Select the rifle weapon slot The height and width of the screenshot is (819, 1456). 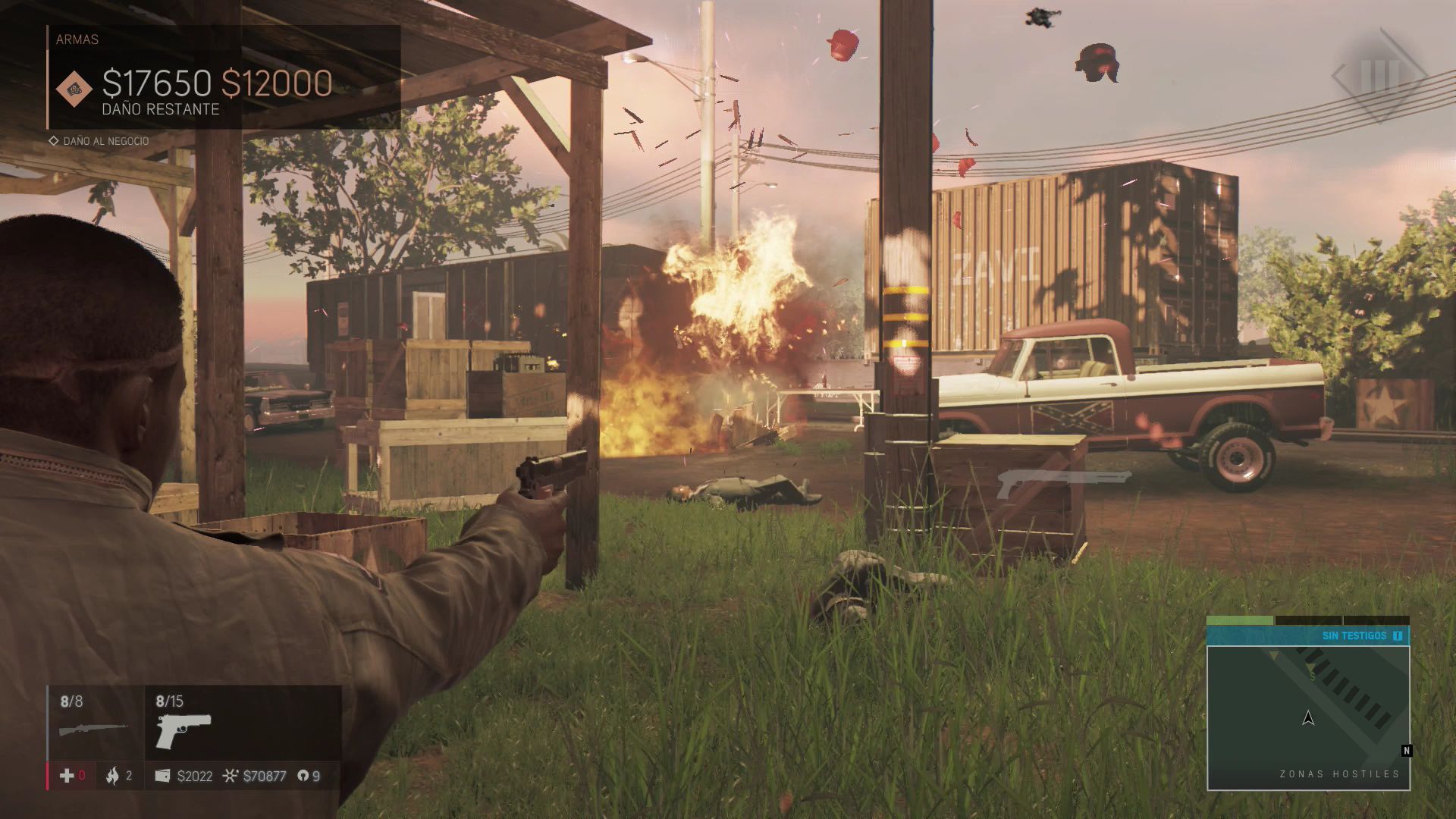click(94, 726)
